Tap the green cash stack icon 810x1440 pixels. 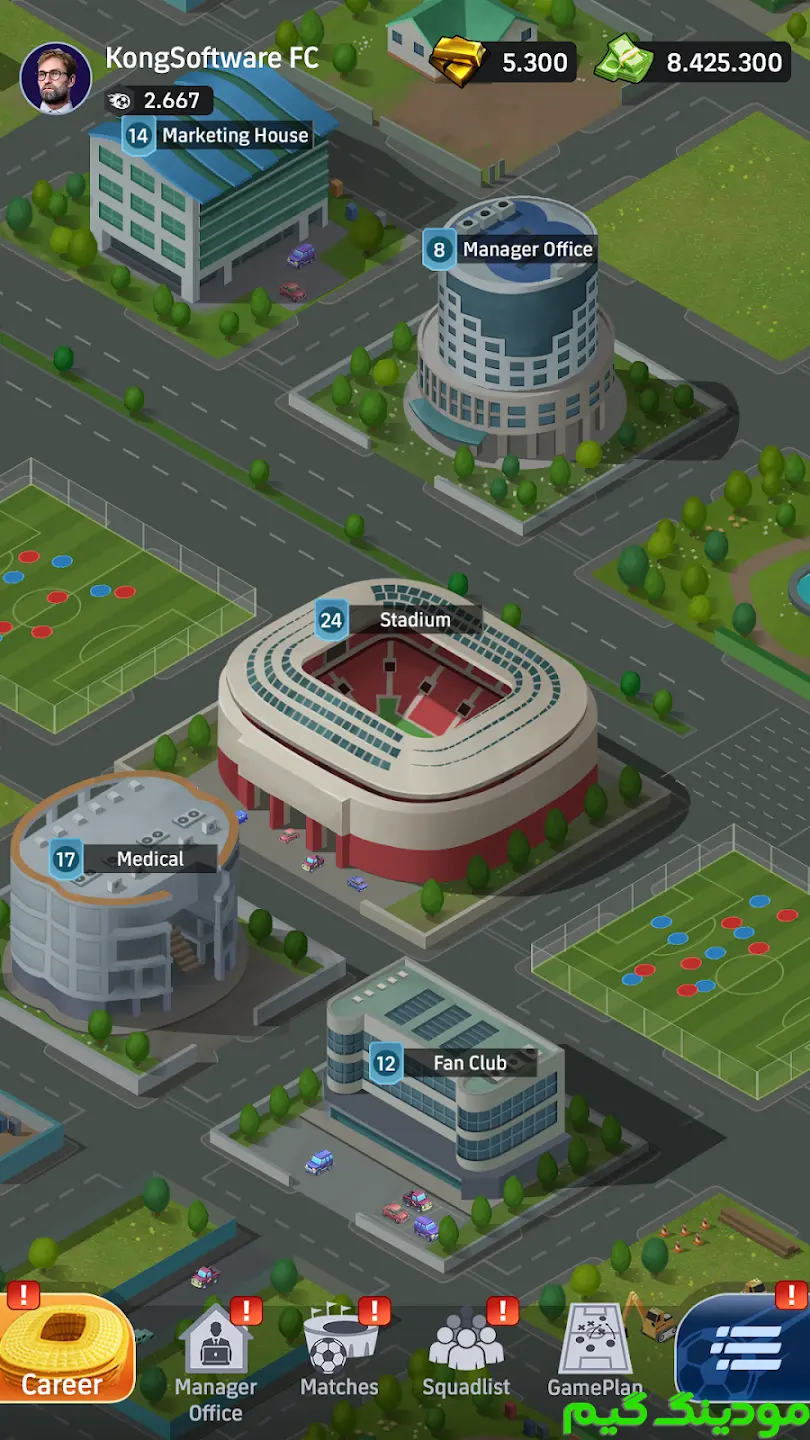click(625, 60)
